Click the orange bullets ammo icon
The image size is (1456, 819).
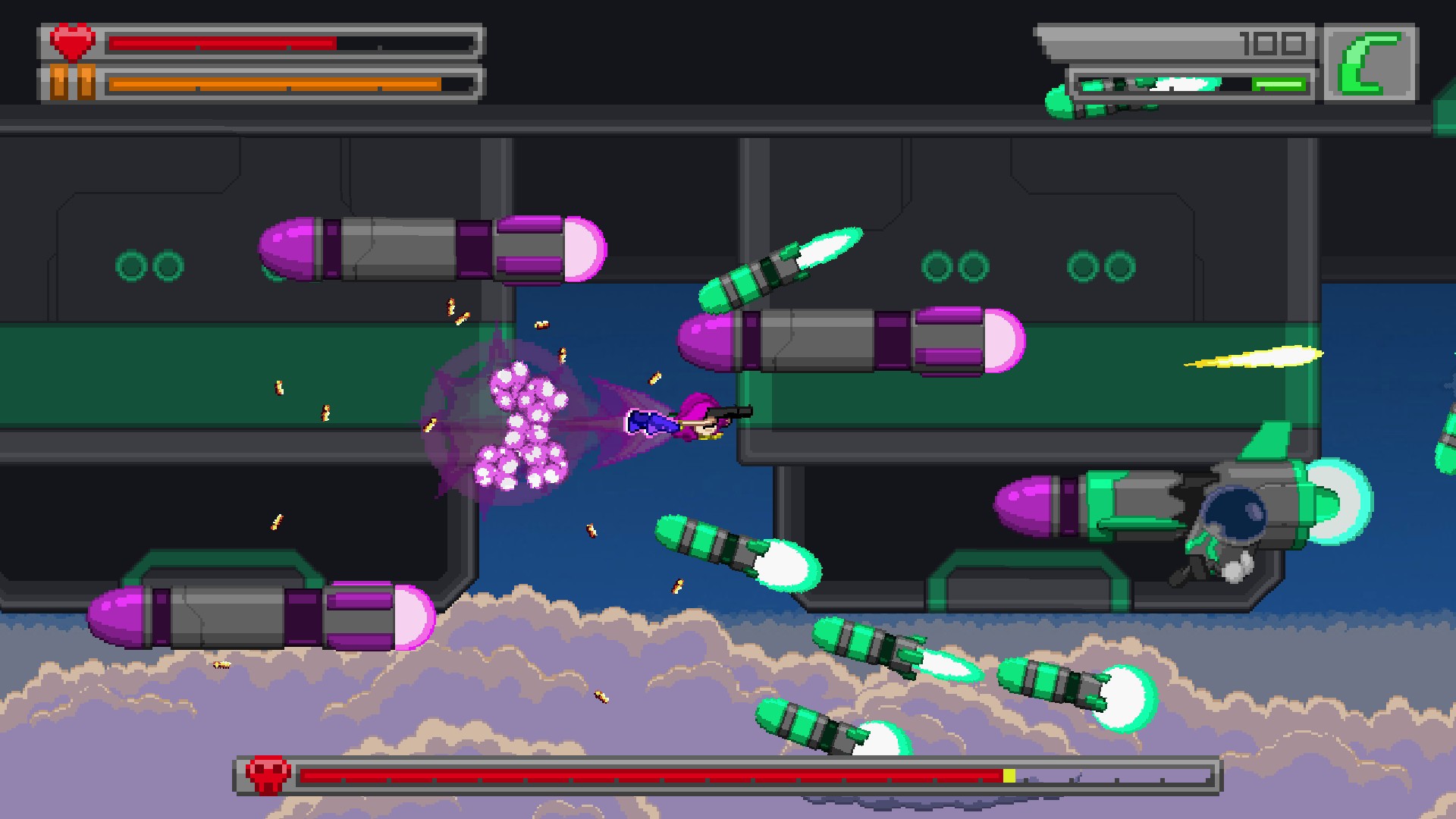click(73, 83)
